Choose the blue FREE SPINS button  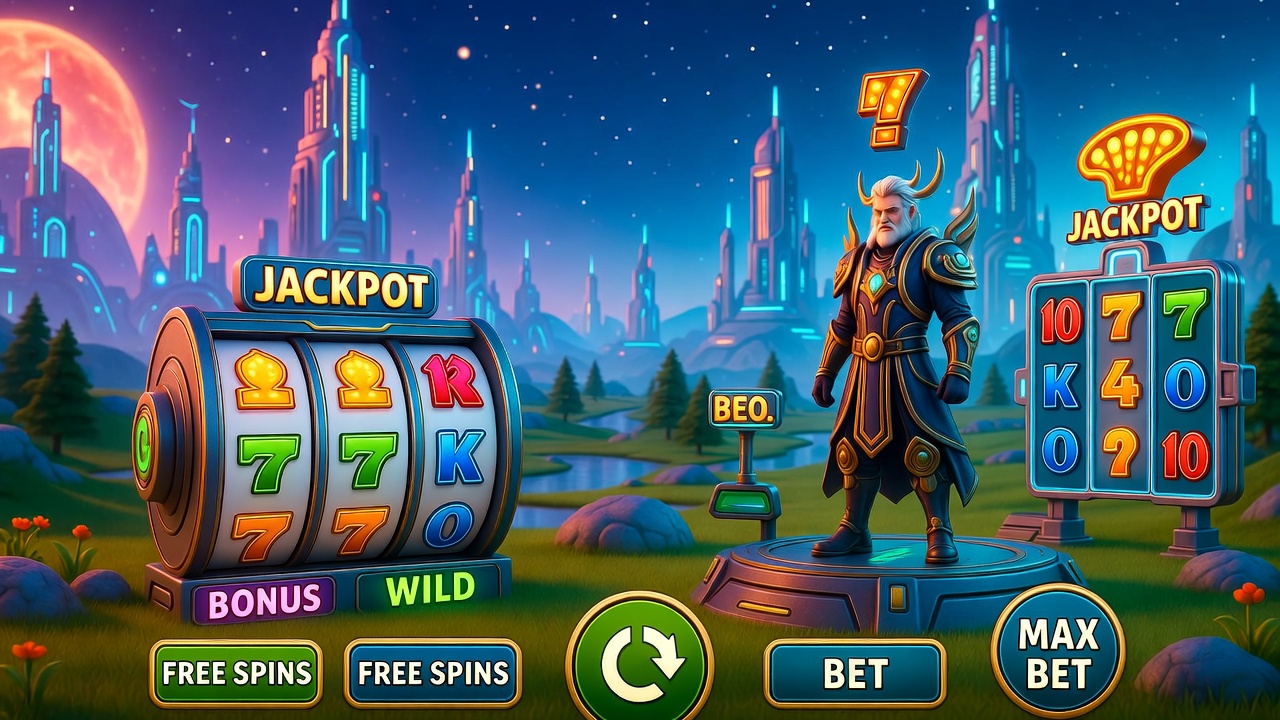click(432, 673)
